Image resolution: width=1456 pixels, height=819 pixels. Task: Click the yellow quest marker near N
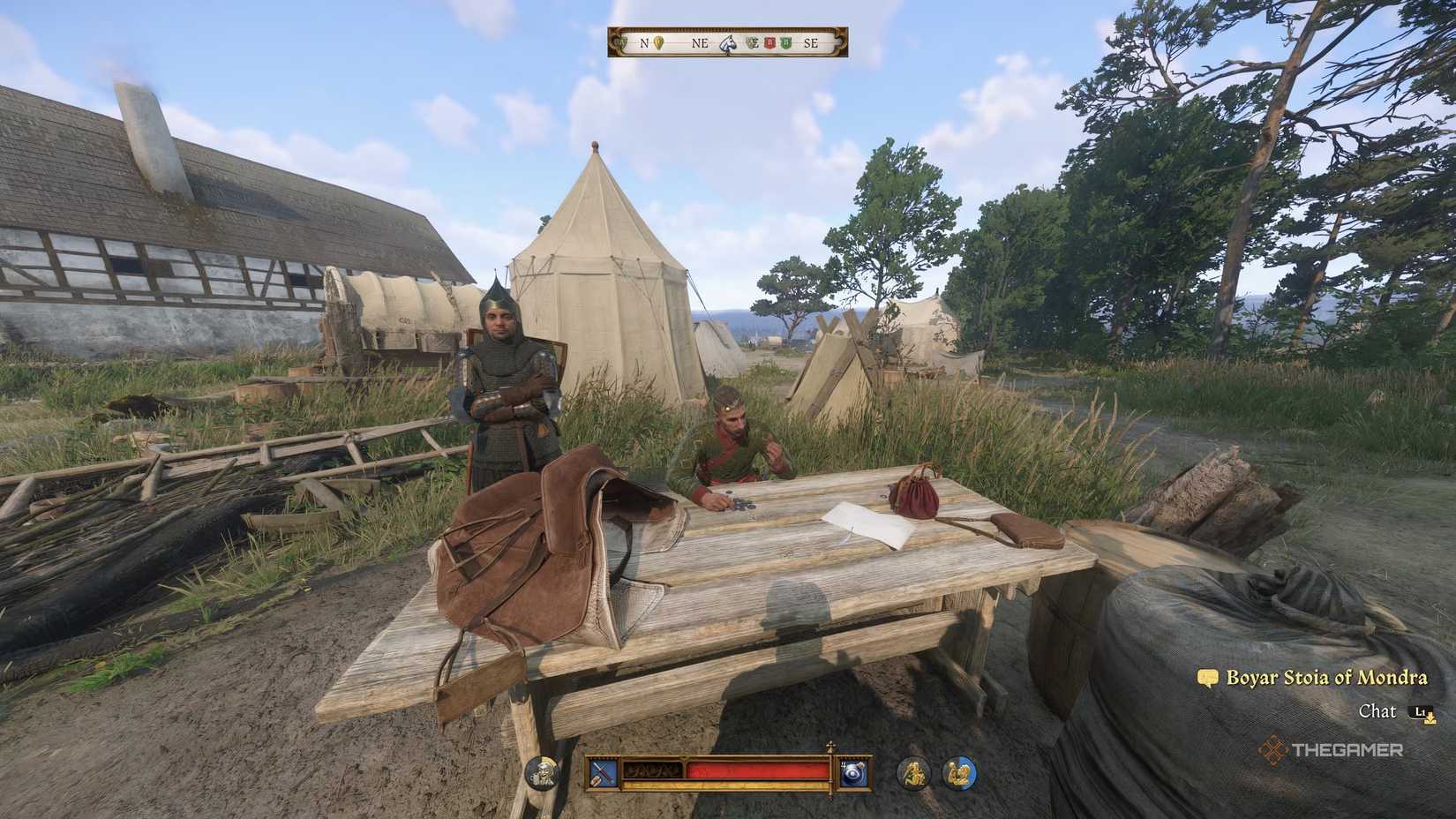658,41
